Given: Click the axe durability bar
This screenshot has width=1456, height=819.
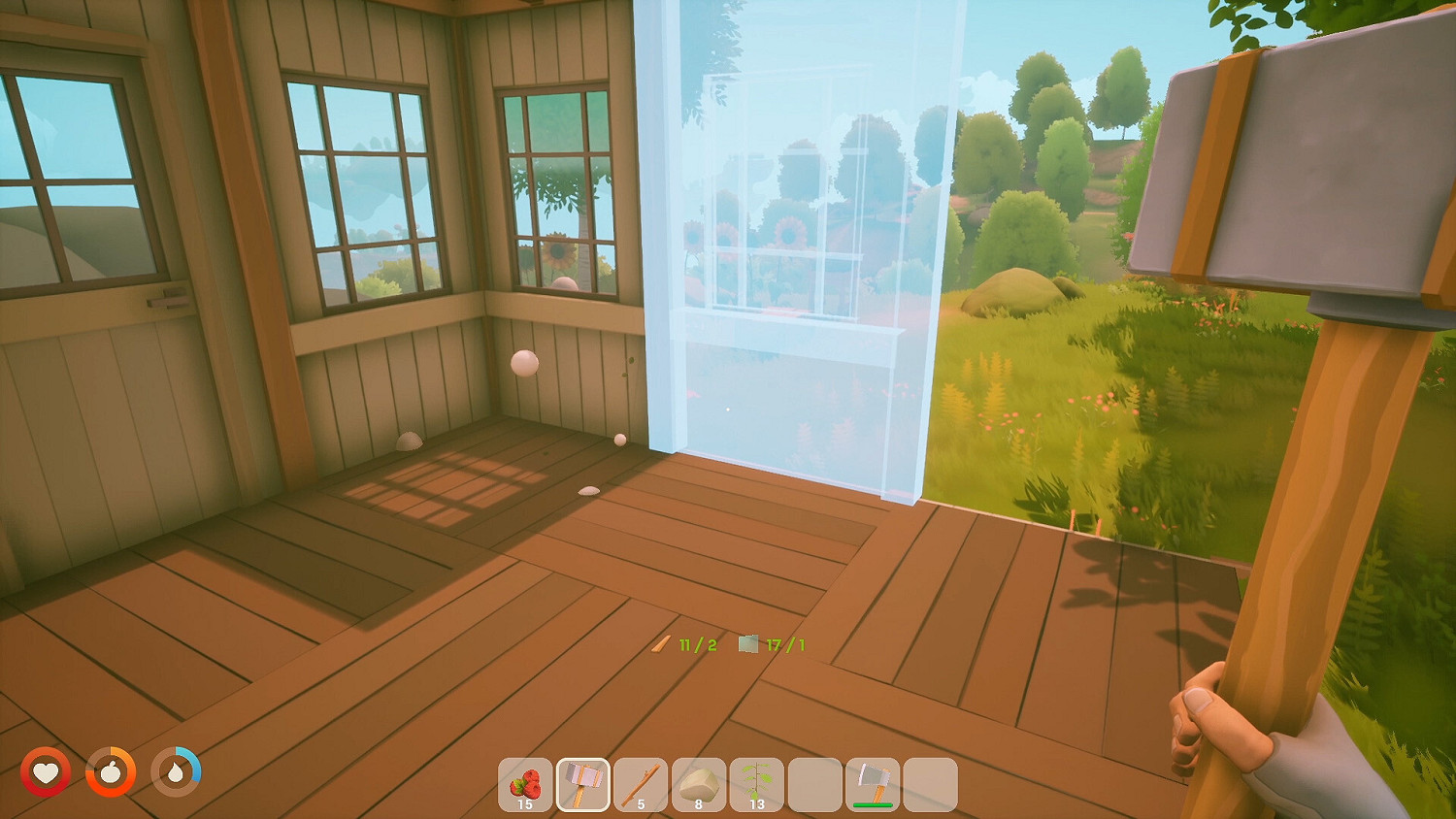Looking at the screenshot, I should 872,803.
